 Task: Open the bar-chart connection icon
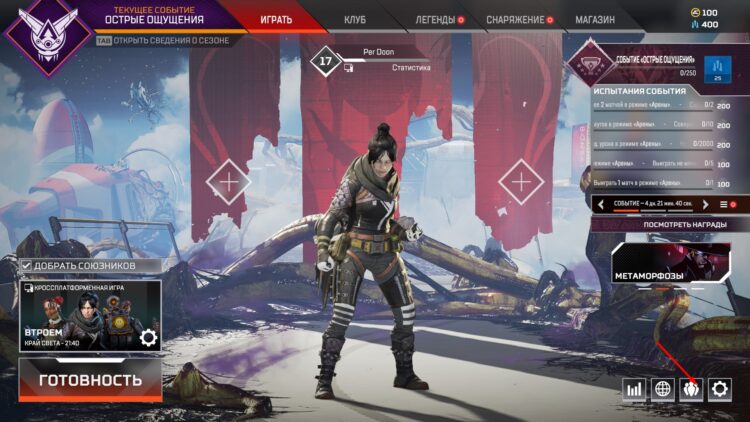[634, 389]
